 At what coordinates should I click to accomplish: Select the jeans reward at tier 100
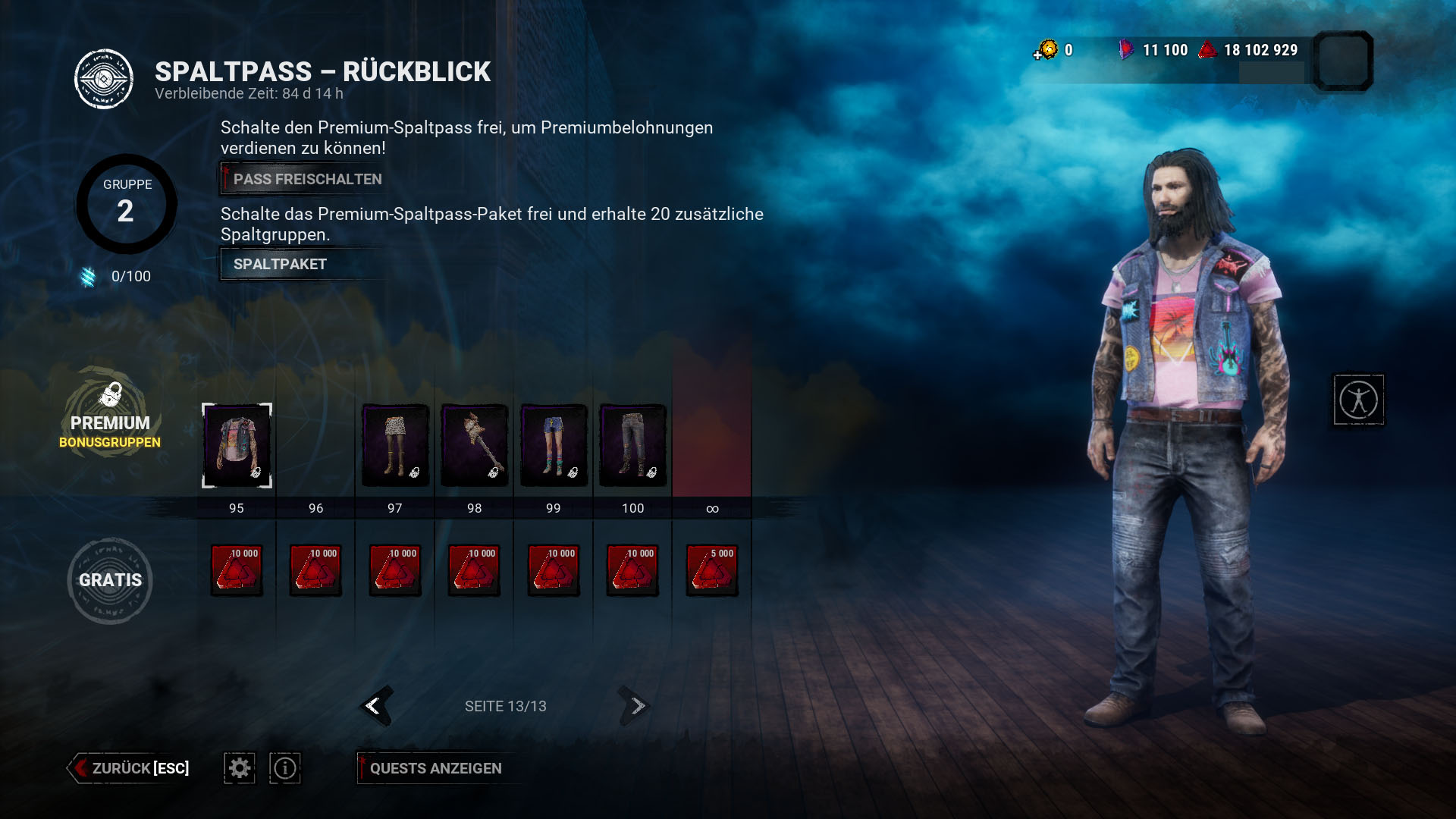[632, 446]
